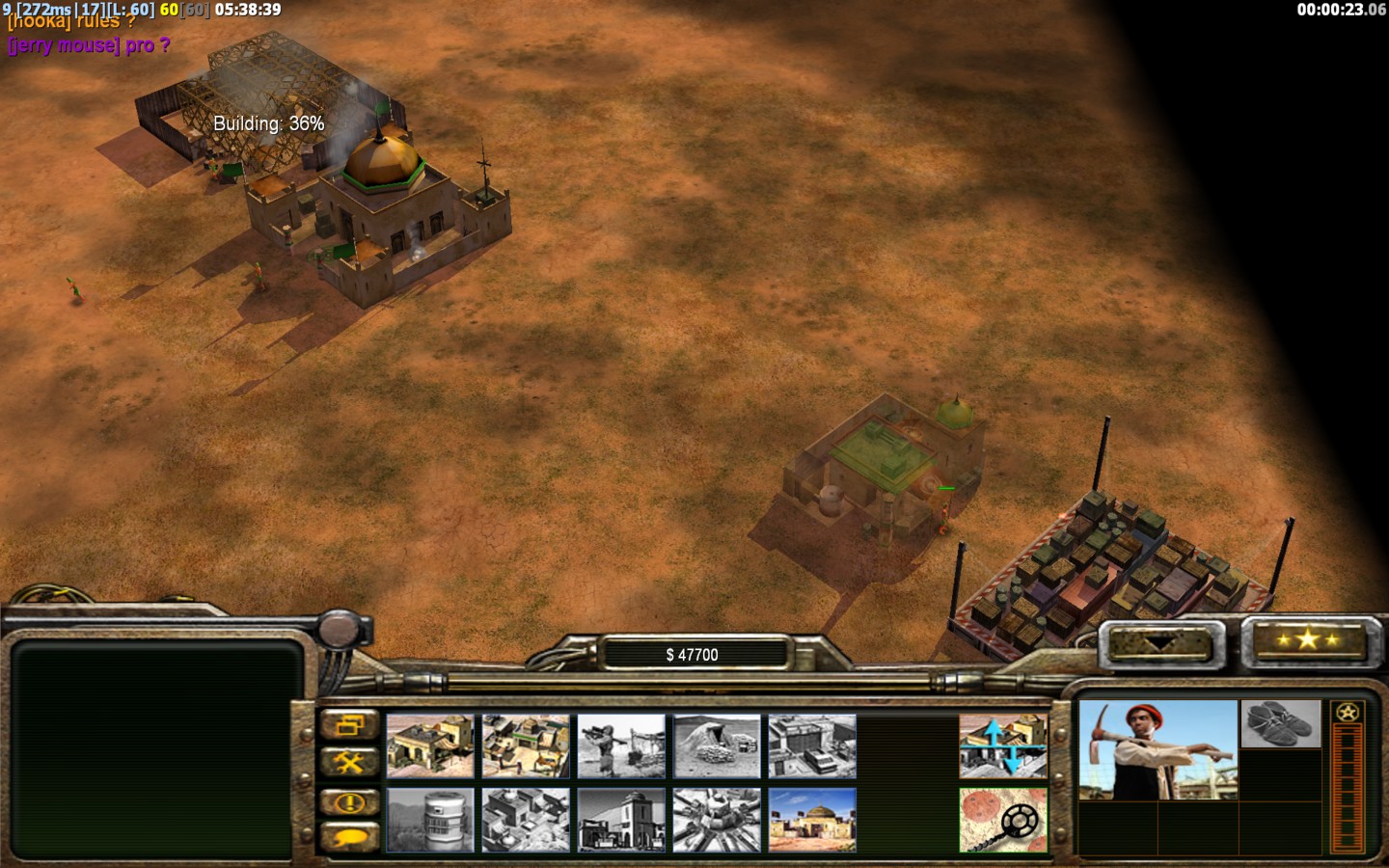Build the Scud Storm superweapon

click(x=717, y=820)
